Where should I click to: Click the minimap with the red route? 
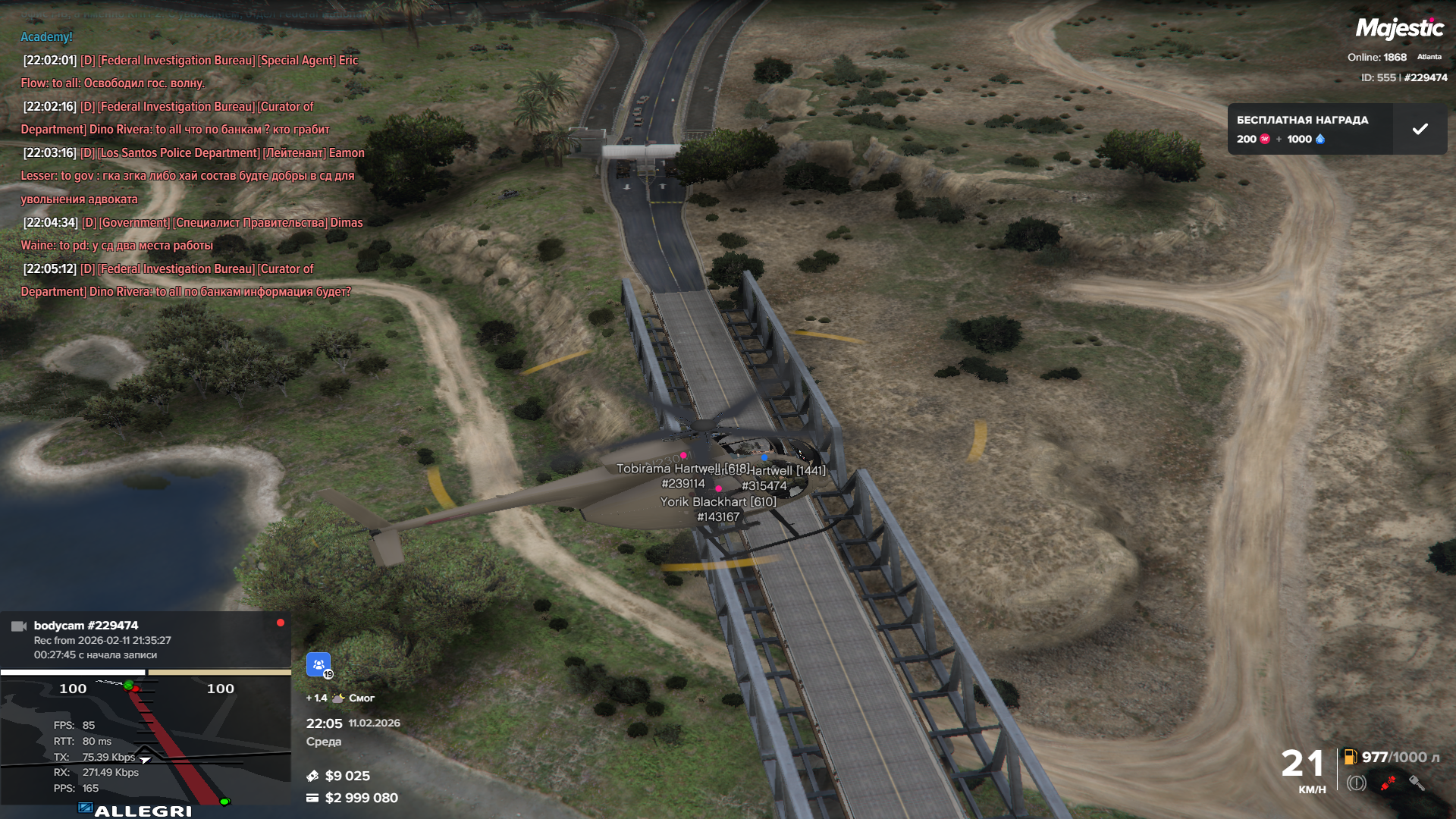[146, 739]
